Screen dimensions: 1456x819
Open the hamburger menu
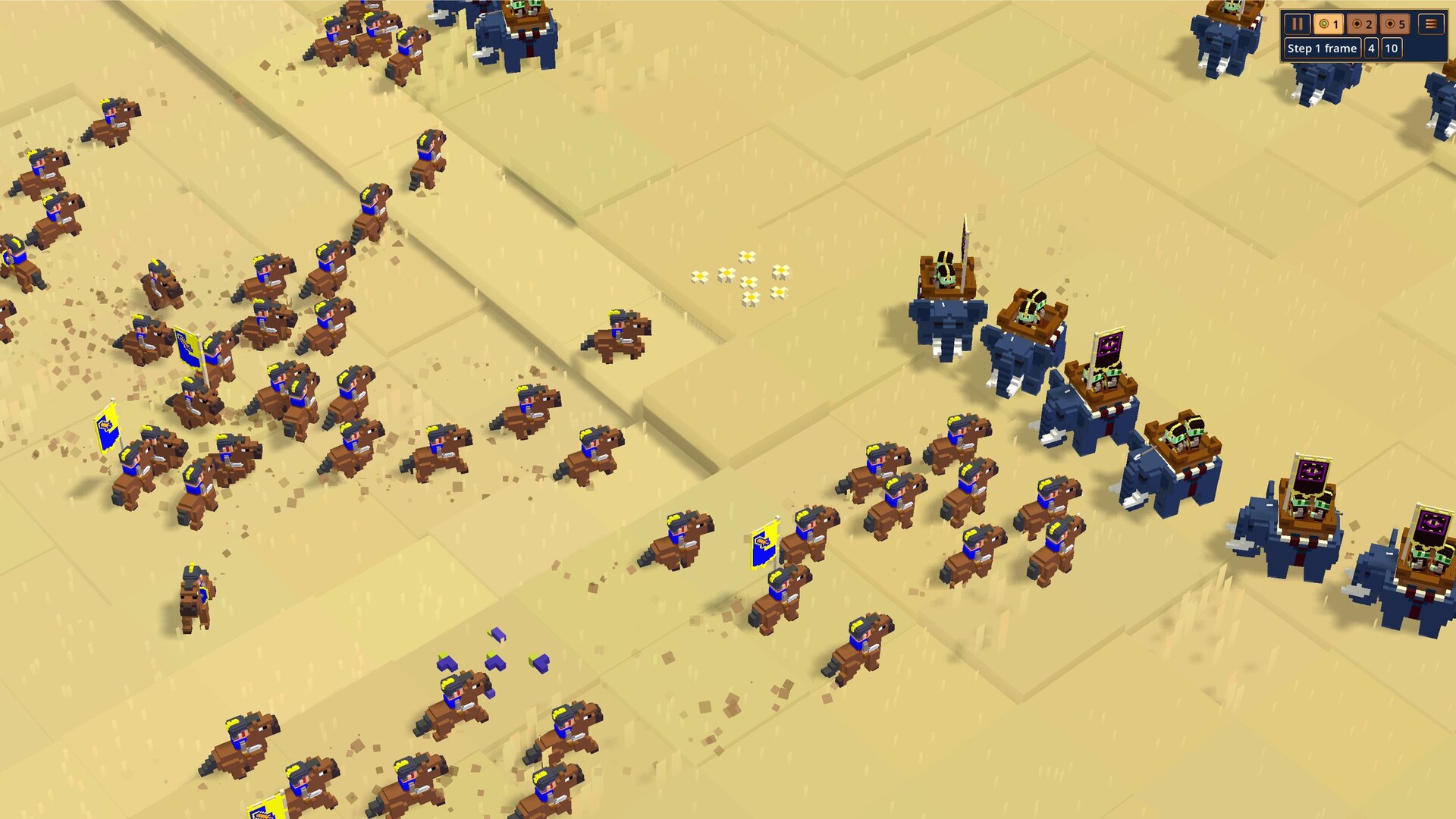(1431, 24)
